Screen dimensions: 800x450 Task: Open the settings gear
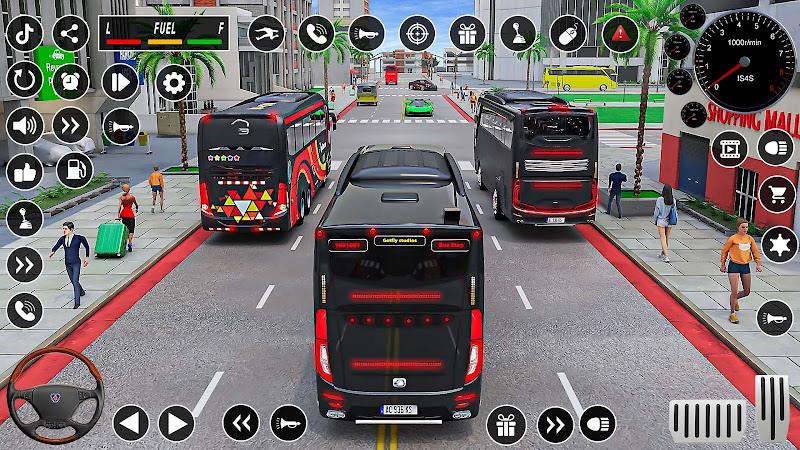point(173,82)
